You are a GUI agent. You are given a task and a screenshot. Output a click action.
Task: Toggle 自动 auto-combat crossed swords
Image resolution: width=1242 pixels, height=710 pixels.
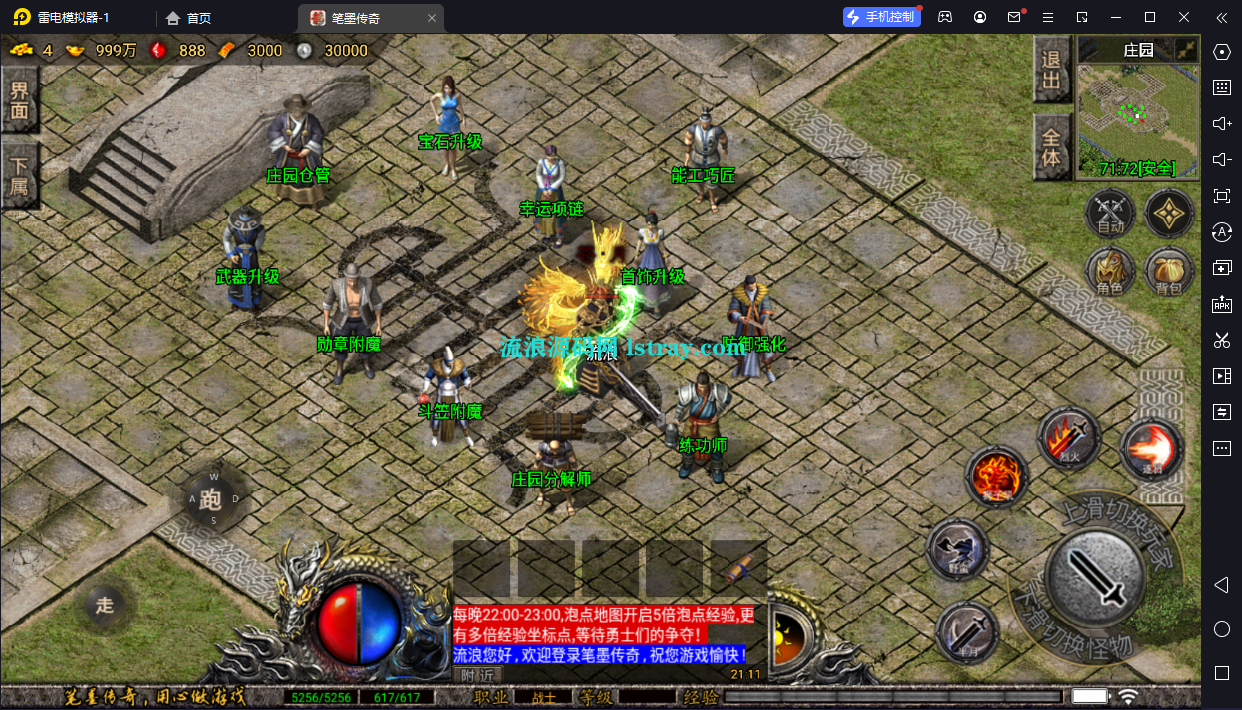(1109, 213)
